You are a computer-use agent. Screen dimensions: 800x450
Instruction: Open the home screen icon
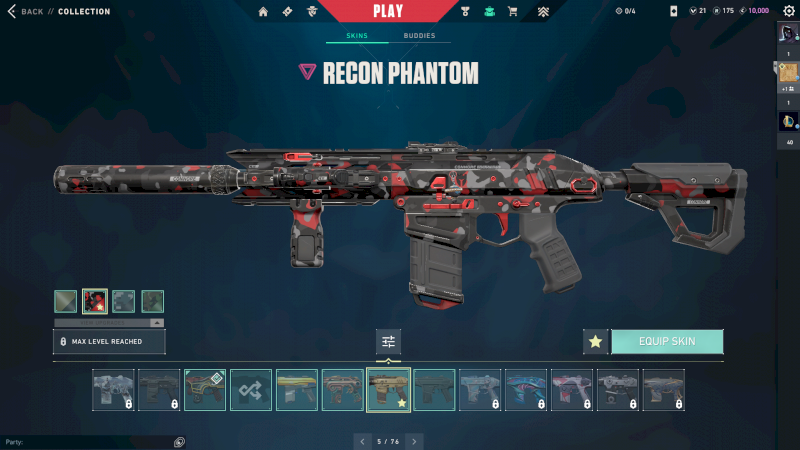(x=263, y=12)
